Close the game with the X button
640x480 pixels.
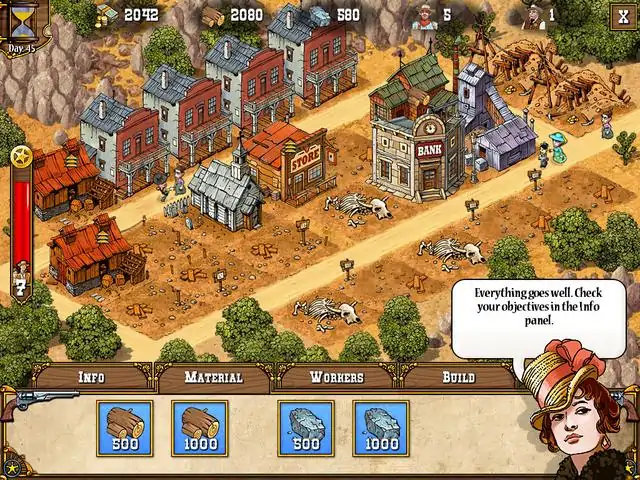(622, 15)
